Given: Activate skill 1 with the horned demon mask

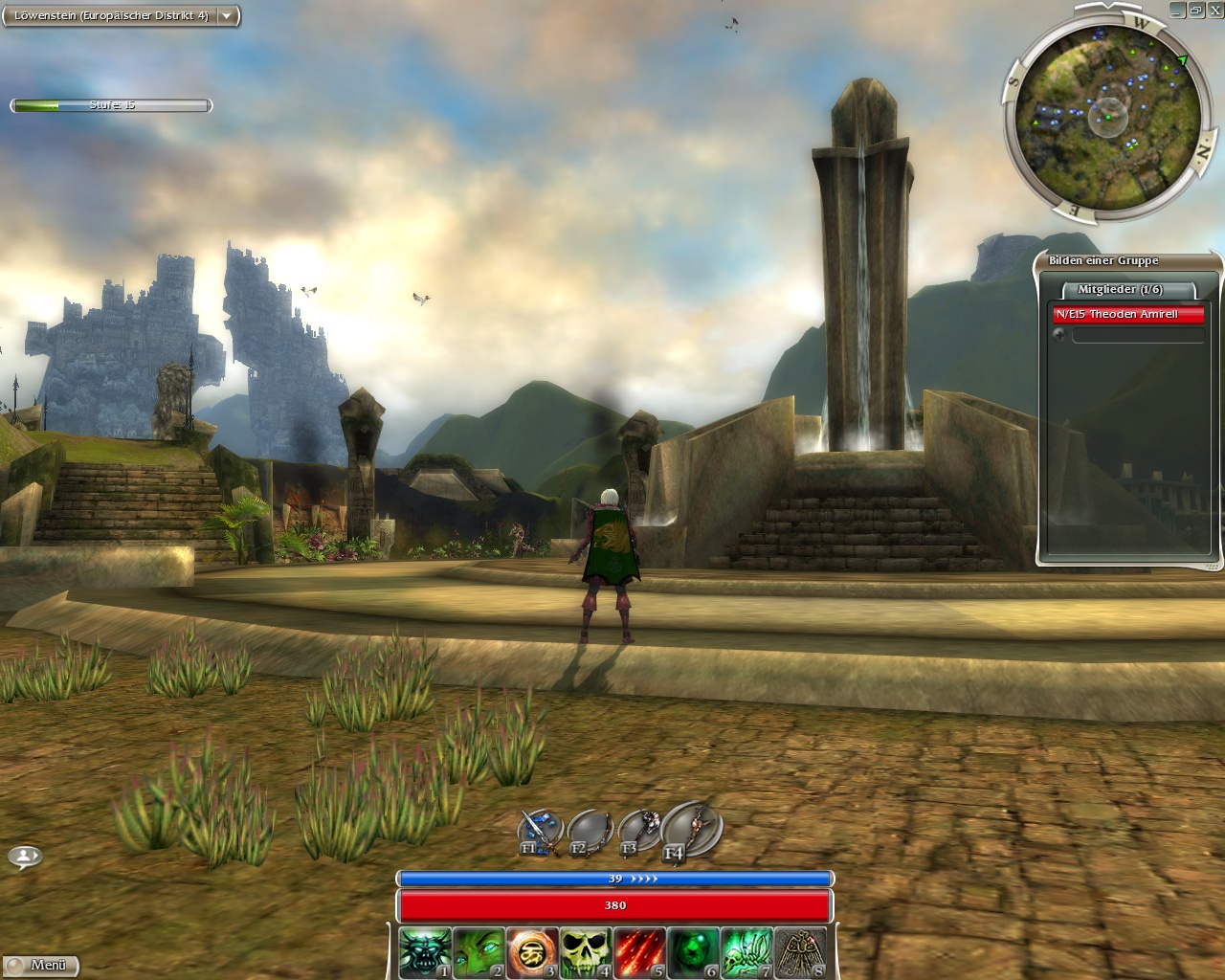Looking at the screenshot, I should point(425,952).
